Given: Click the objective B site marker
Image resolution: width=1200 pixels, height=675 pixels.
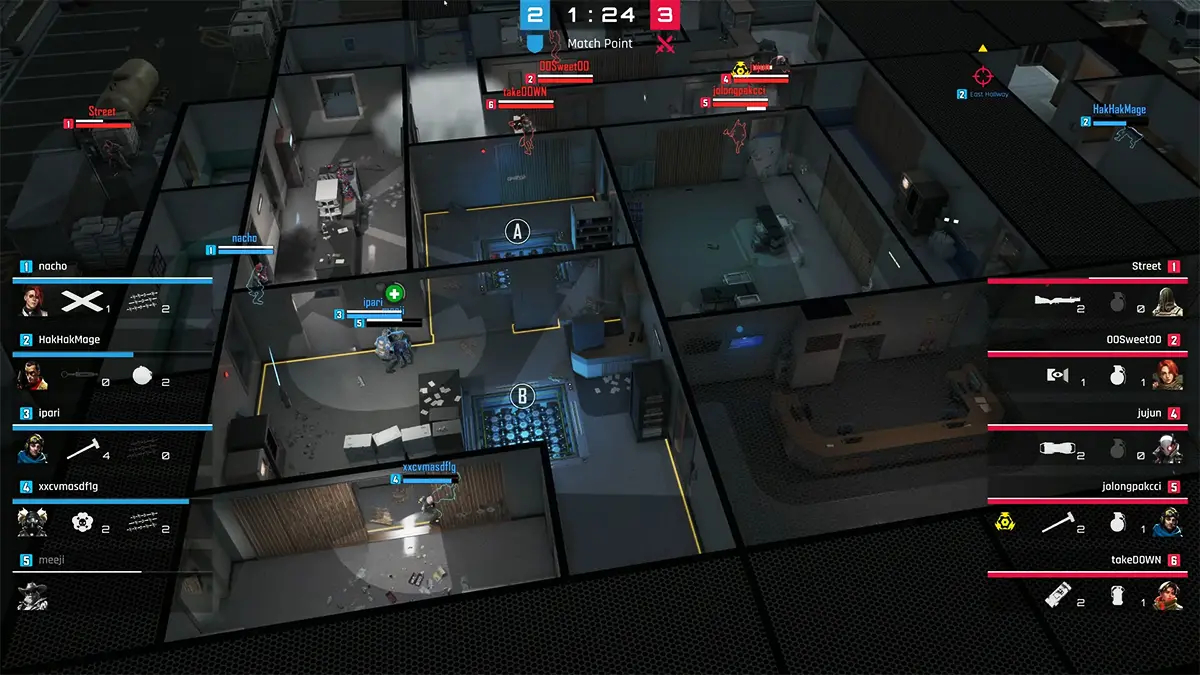Looking at the screenshot, I should 521,396.
